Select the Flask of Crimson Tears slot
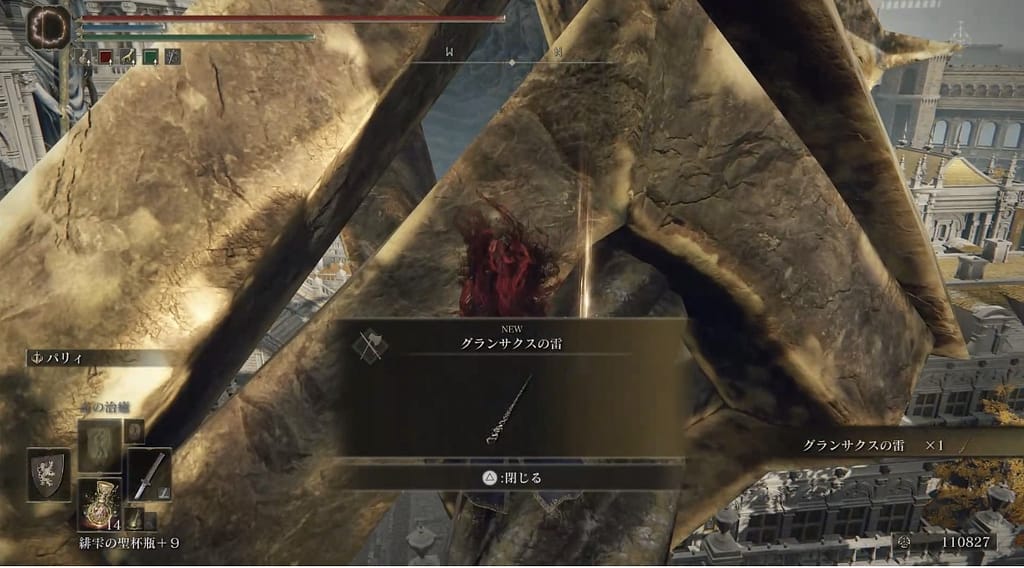 [100, 503]
